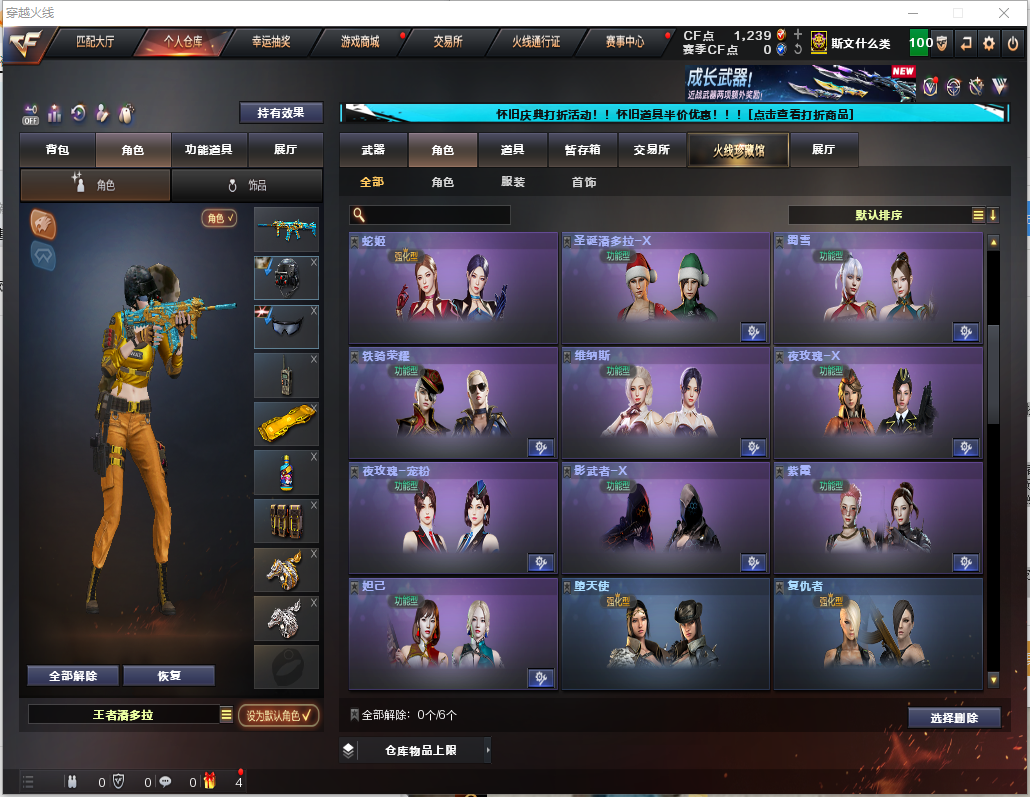Viewport: 1030px width, 797px height.
Task: Open the 赛事中心 tournament center
Action: tap(624, 42)
